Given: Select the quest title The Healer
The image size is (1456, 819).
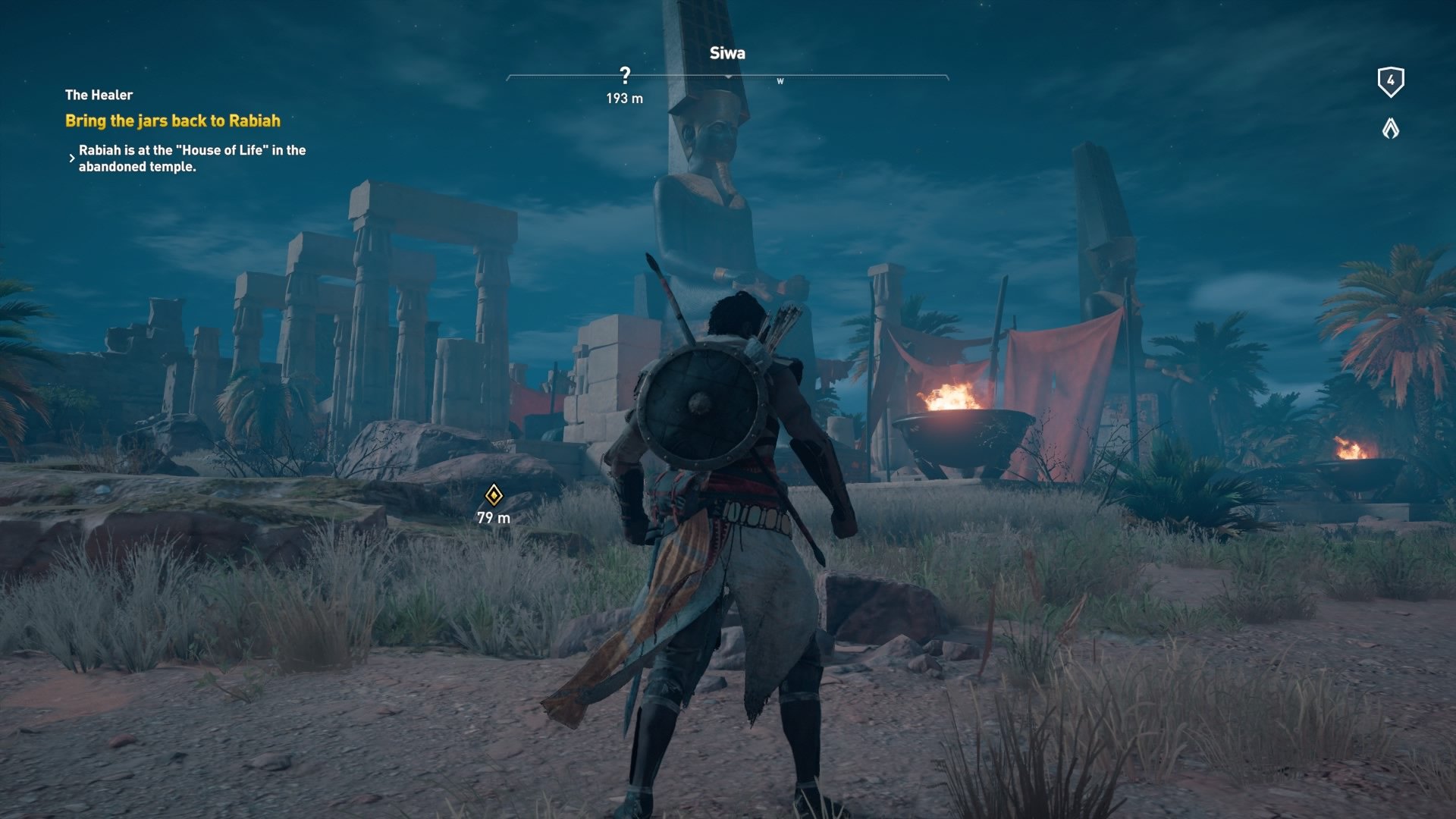Looking at the screenshot, I should 98,95.
